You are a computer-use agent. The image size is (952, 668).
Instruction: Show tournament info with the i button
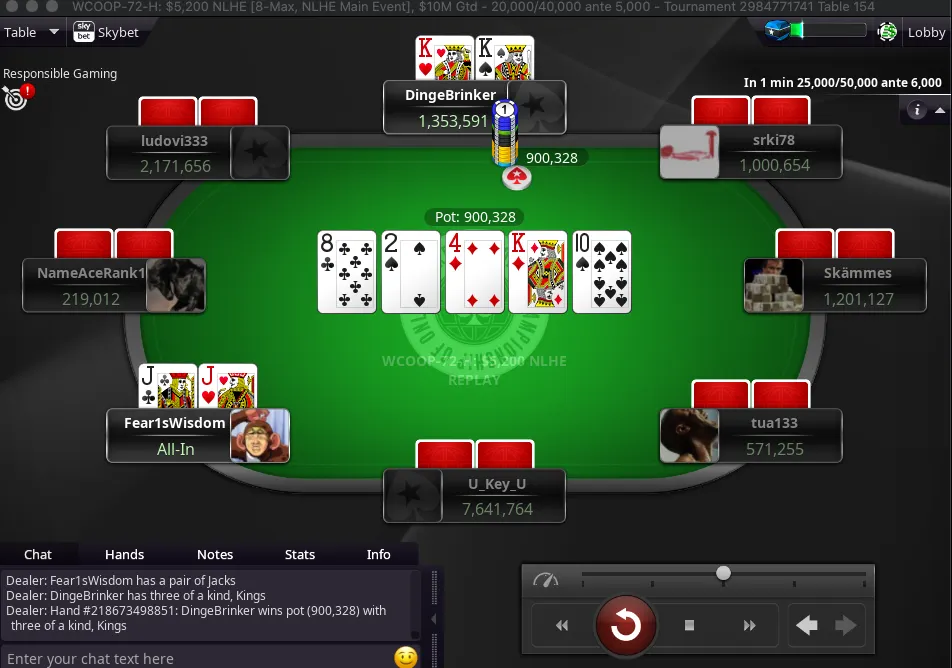click(918, 110)
